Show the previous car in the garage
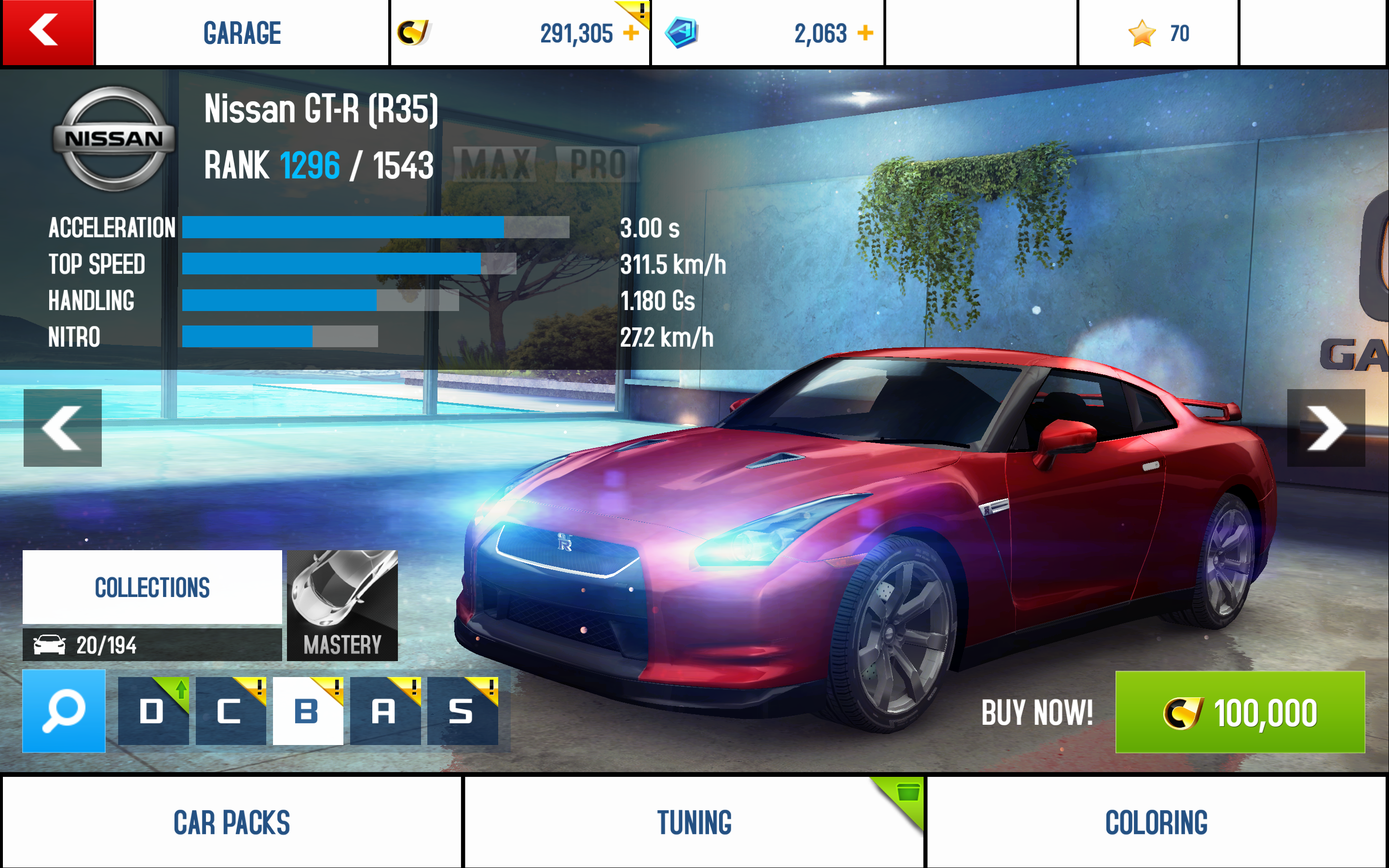Viewport: 1389px width, 868px height. pyautogui.click(x=63, y=428)
